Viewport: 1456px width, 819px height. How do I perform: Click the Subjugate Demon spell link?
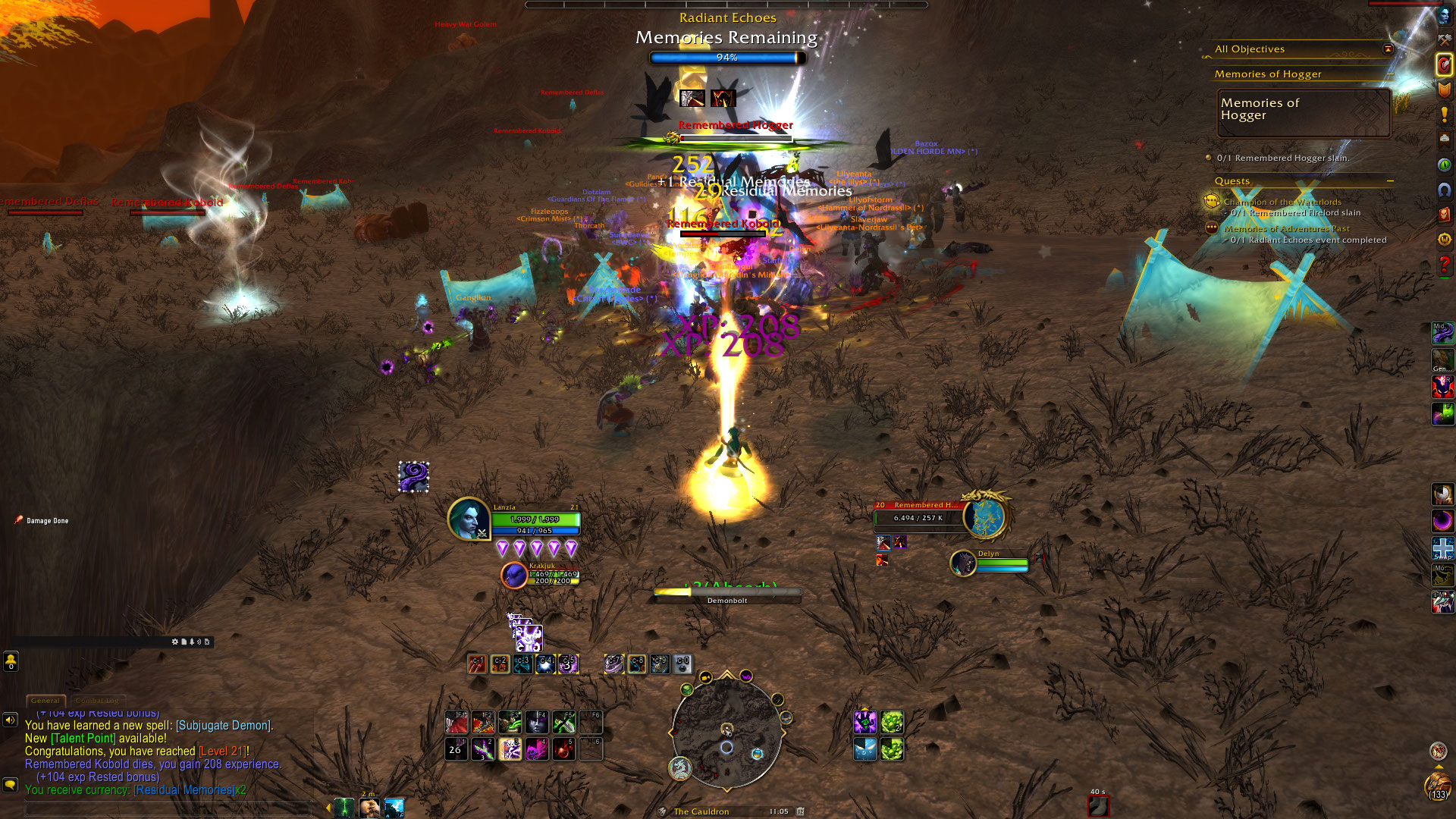pos(223,726)
